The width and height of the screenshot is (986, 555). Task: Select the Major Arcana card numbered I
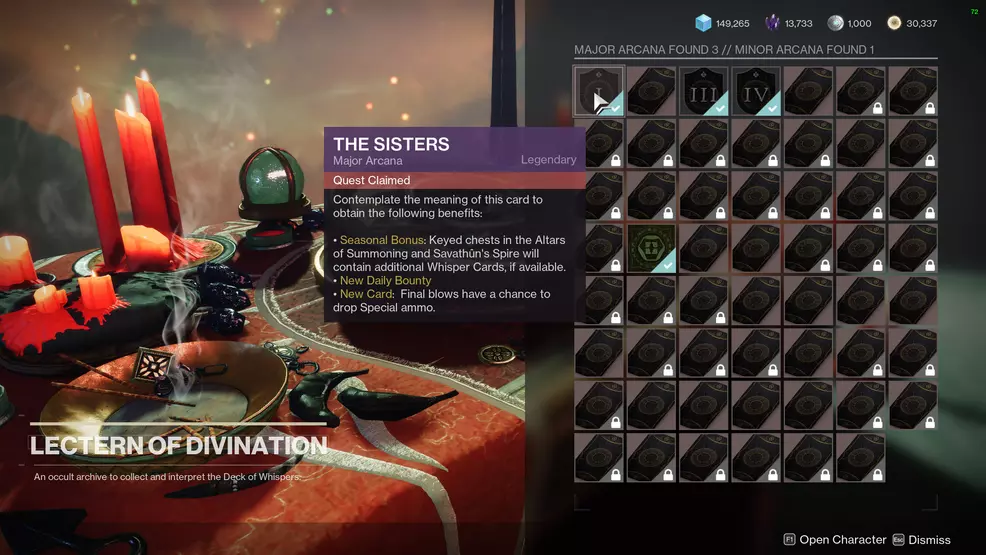(x=599, y=91)
